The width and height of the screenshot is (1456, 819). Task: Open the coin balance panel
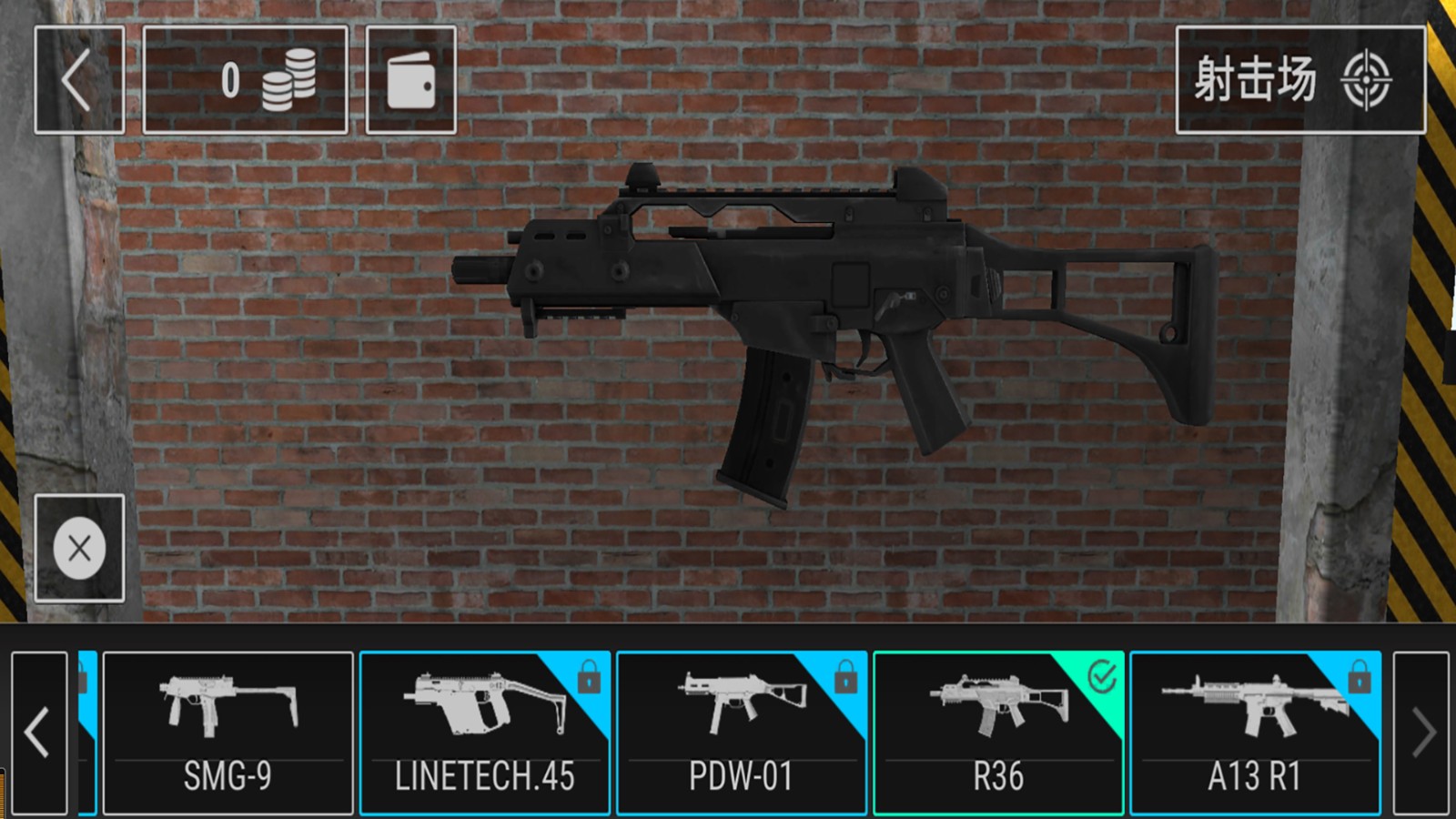point(246,80)
